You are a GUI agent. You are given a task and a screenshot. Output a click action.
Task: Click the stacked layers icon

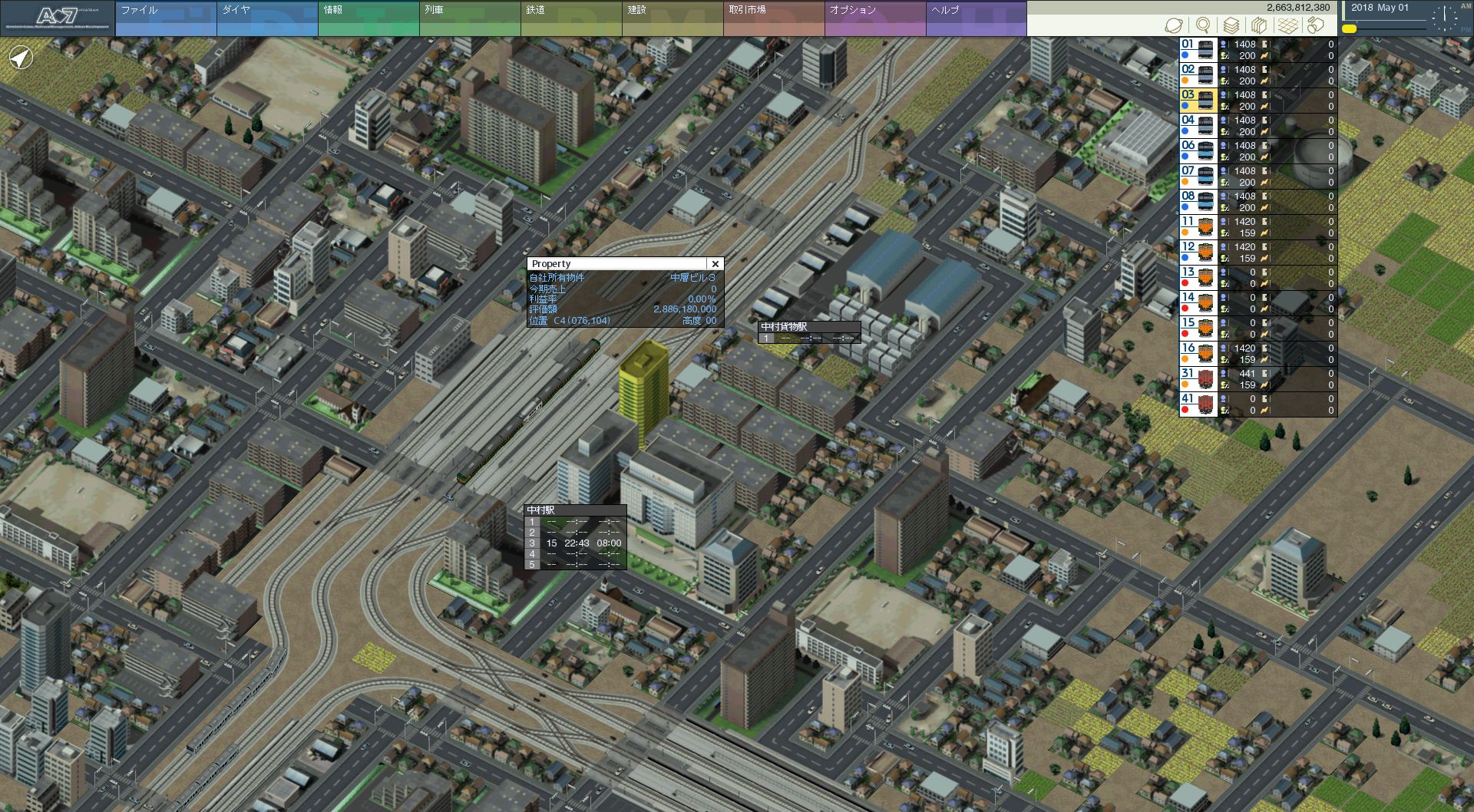point(1231,25)
